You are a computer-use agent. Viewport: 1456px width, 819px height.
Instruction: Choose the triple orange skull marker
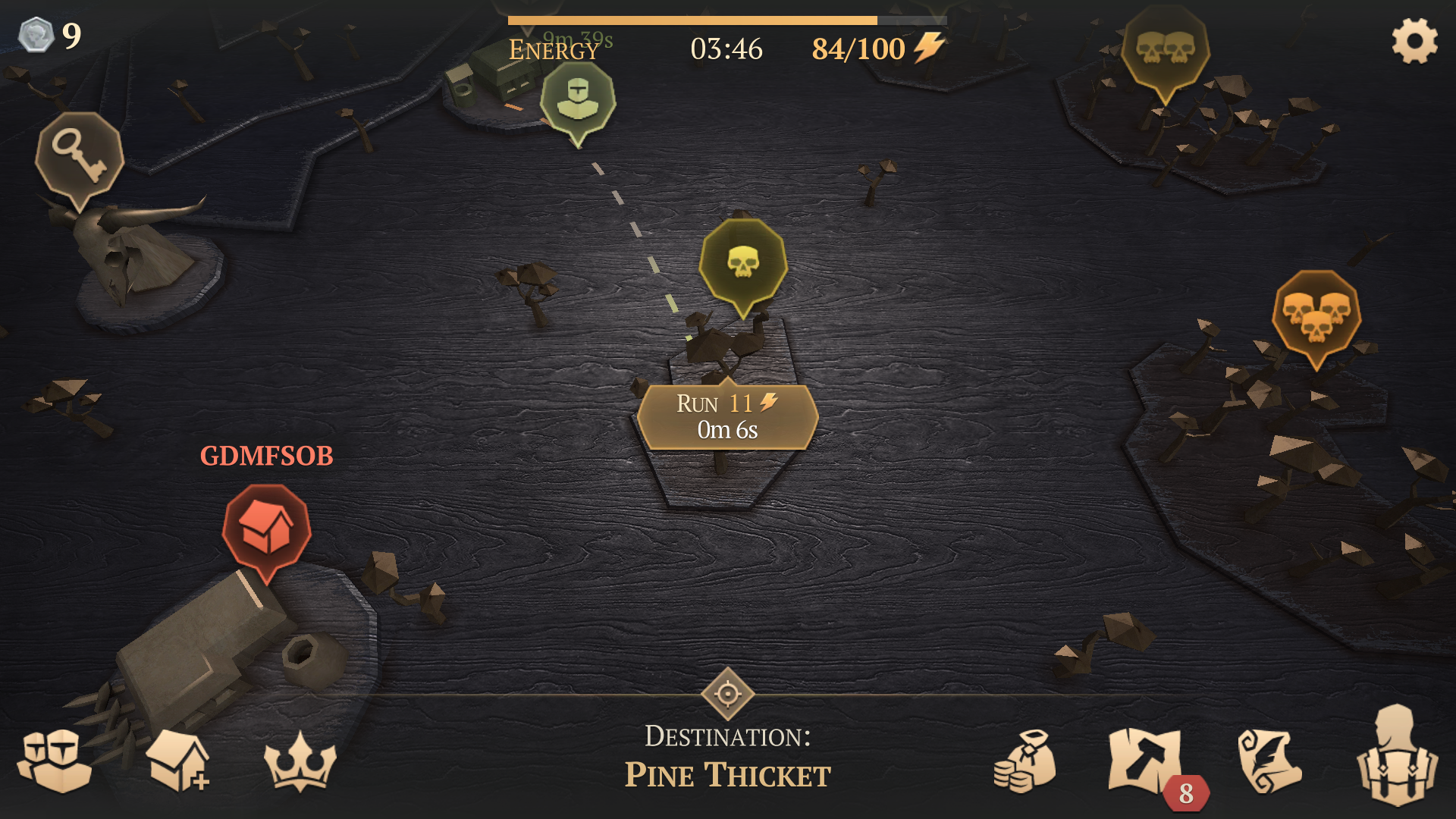(x=1316, y=314)
